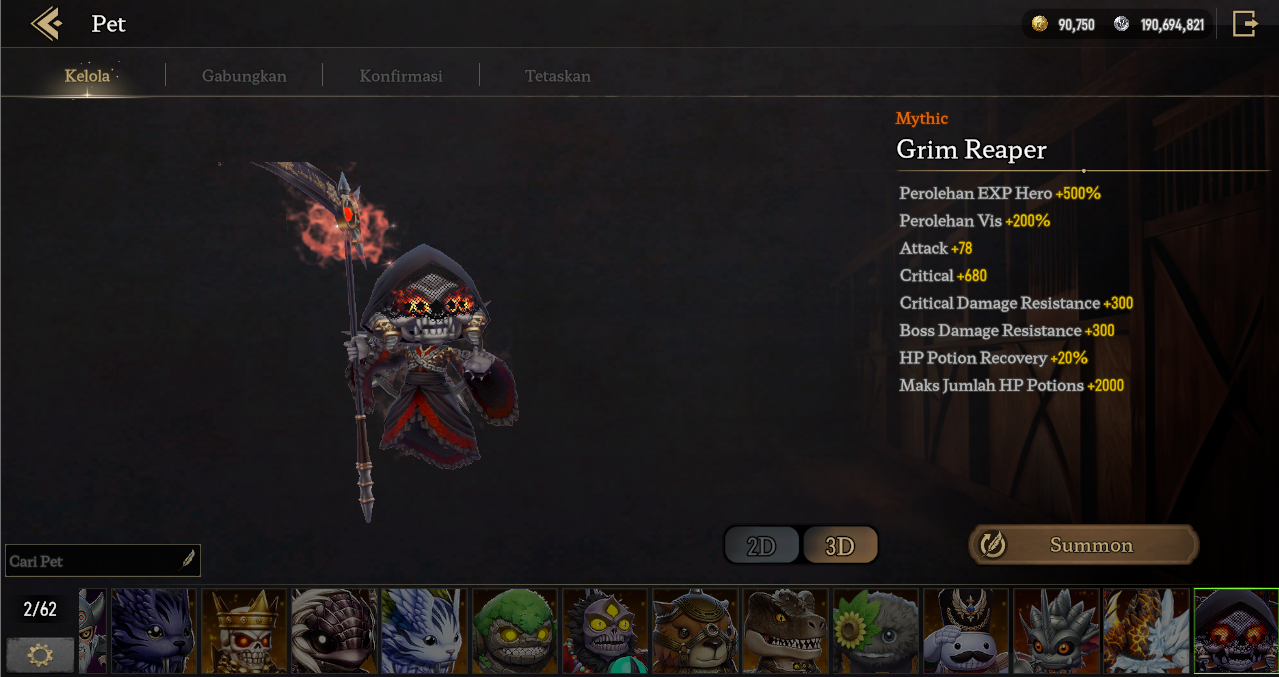Summon the Grim Reaper pet

coord(1083,545)
